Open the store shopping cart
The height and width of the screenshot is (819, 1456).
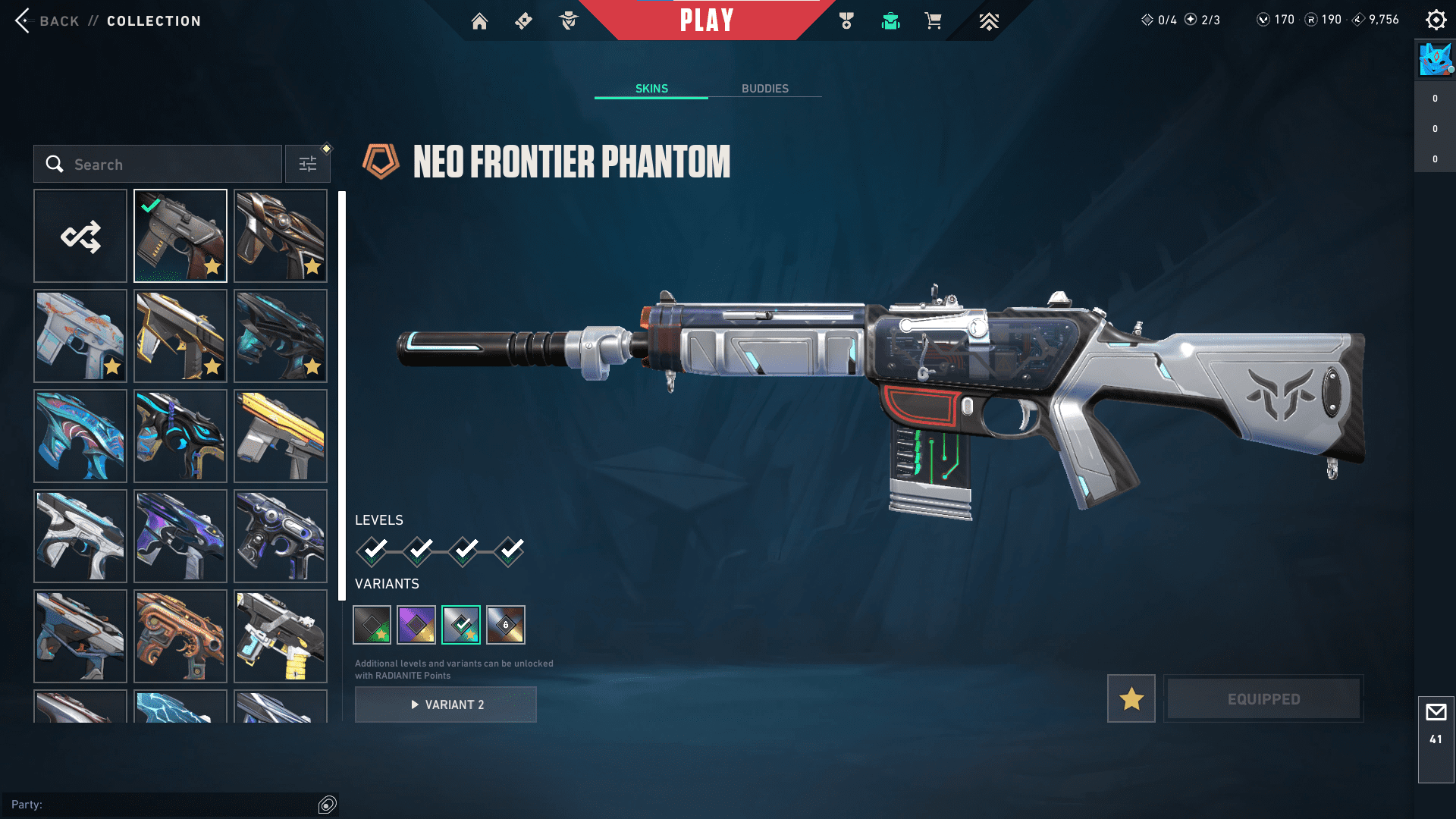pyautogui.click(x=933, y=21)
